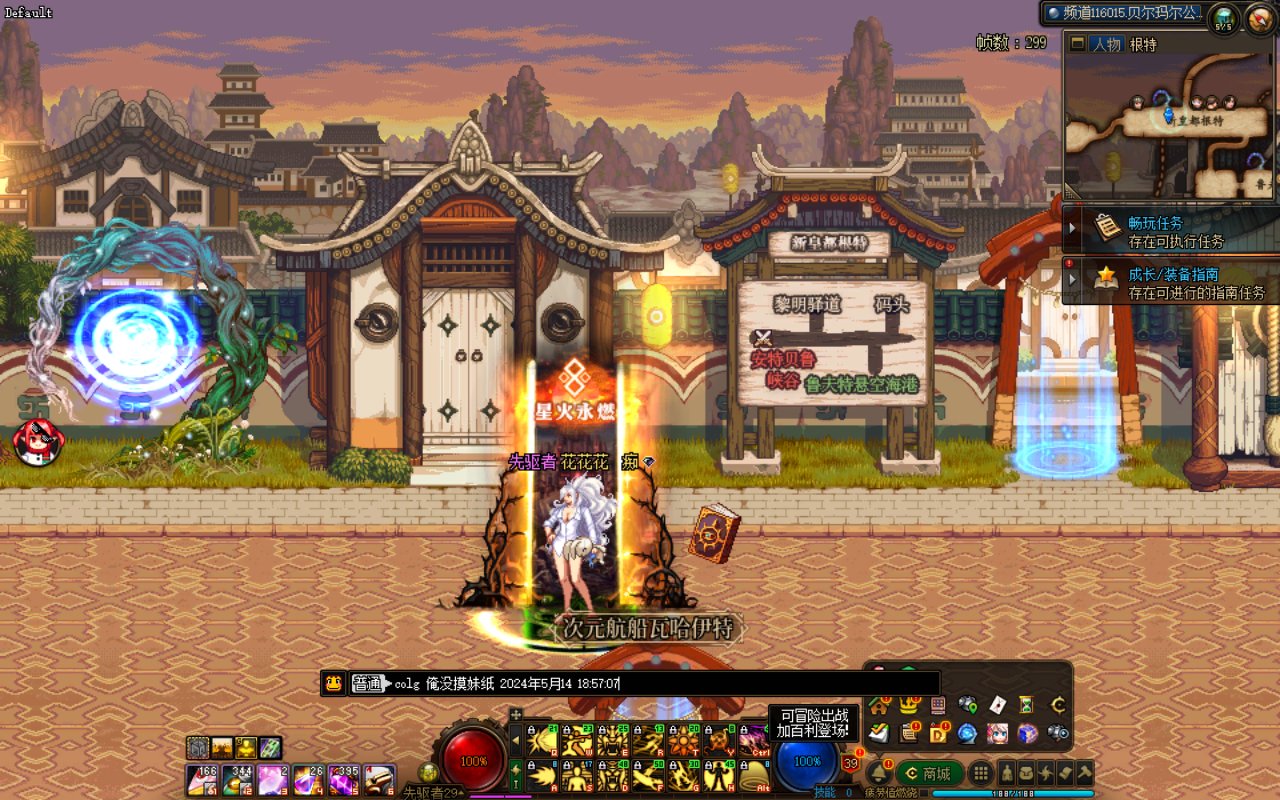Image resolution: width=1280 pixels, height=800 pixels.
Task: Click the yellow calendar D icon
Action: pyautogui.click(x=938, y=733)
